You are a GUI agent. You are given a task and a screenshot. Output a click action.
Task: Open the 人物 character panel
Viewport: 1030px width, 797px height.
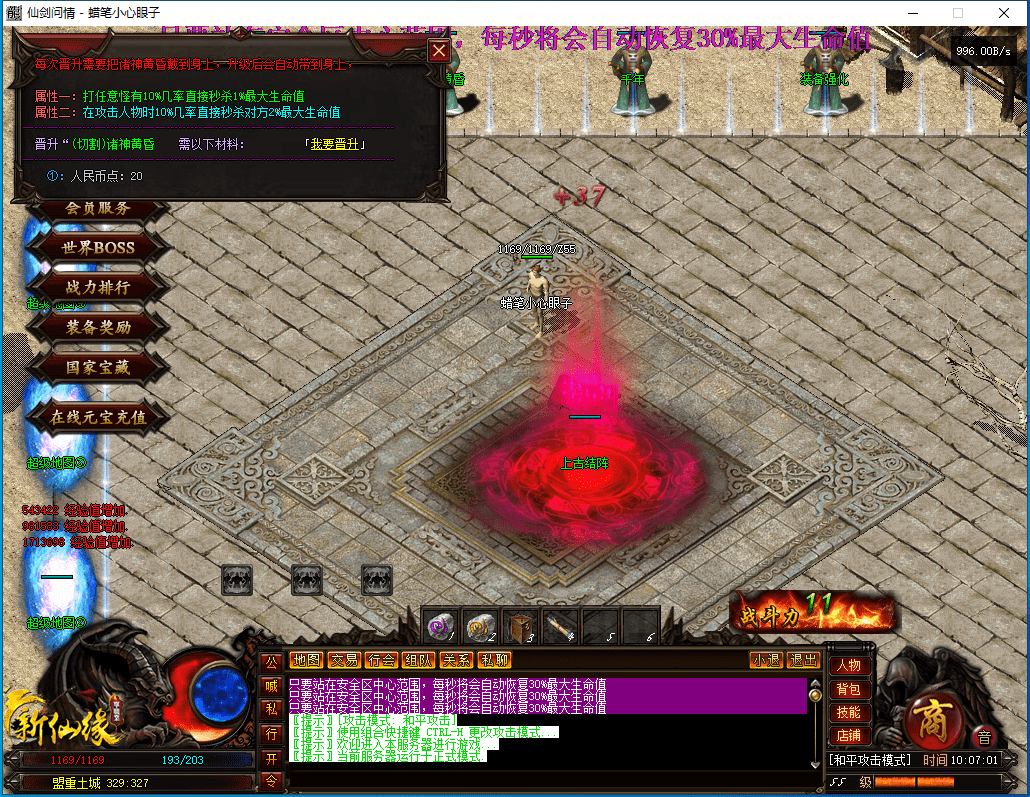[x=849, y=666]
